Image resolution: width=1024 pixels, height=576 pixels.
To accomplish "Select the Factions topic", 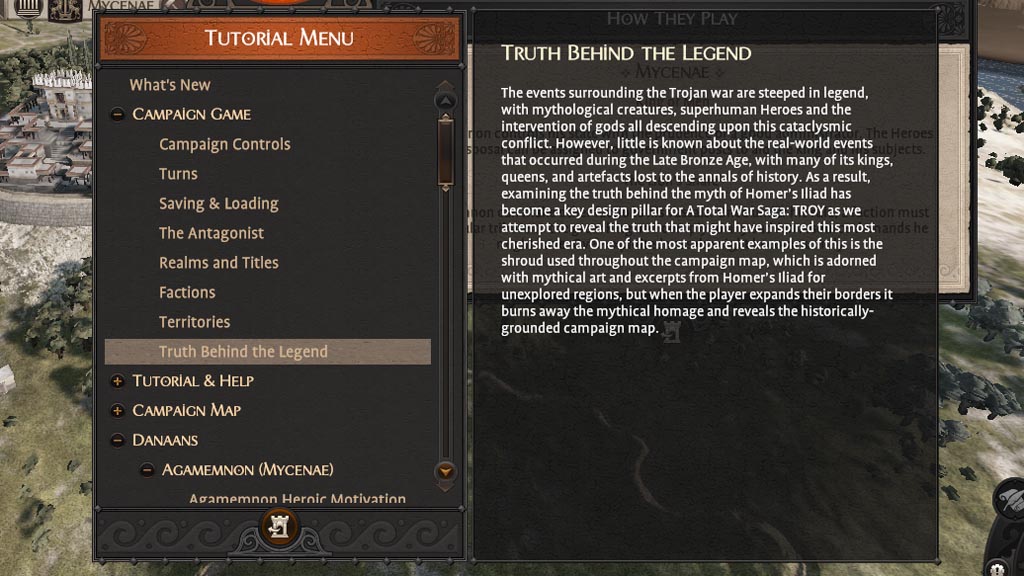I will [187, 292].
